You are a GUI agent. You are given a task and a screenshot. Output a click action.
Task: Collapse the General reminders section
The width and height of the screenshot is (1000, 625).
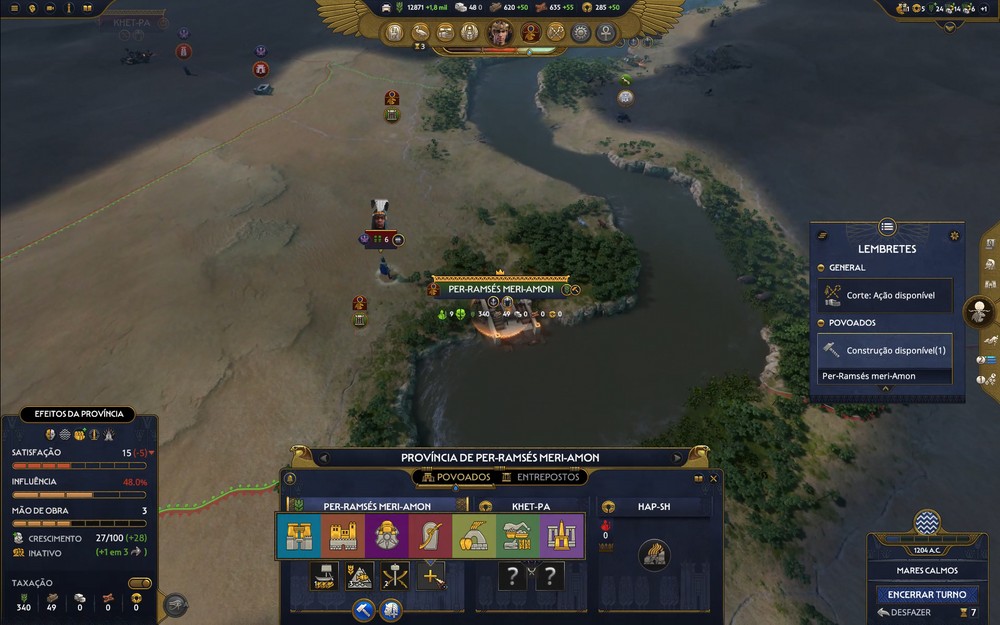point(821,268)
